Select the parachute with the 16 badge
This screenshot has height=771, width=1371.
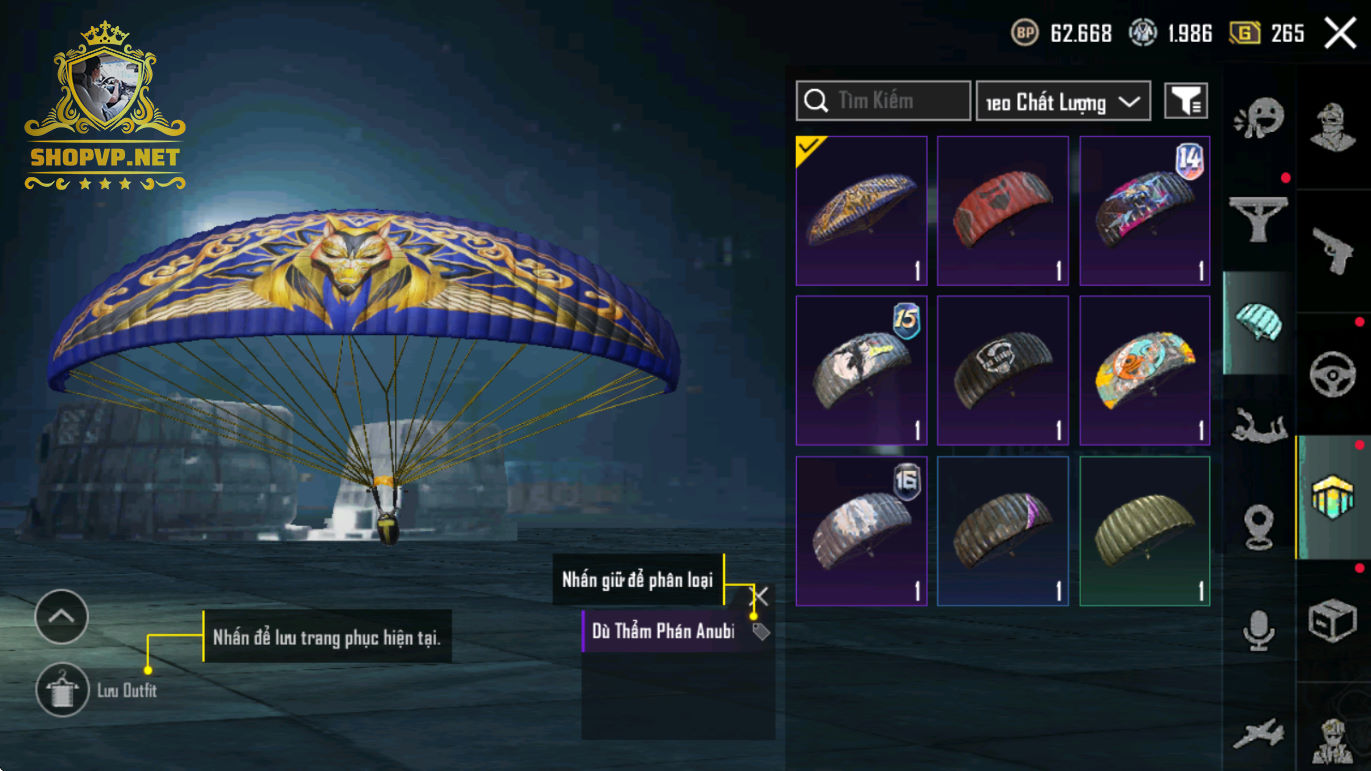pos(862,530)
